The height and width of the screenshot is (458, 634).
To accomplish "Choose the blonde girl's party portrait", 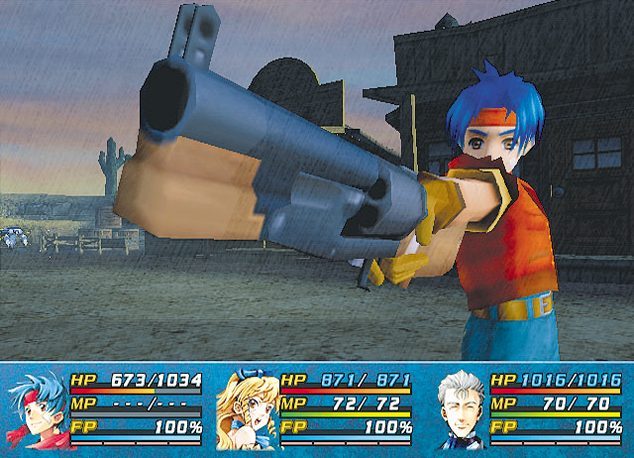I will coord(247,409).
